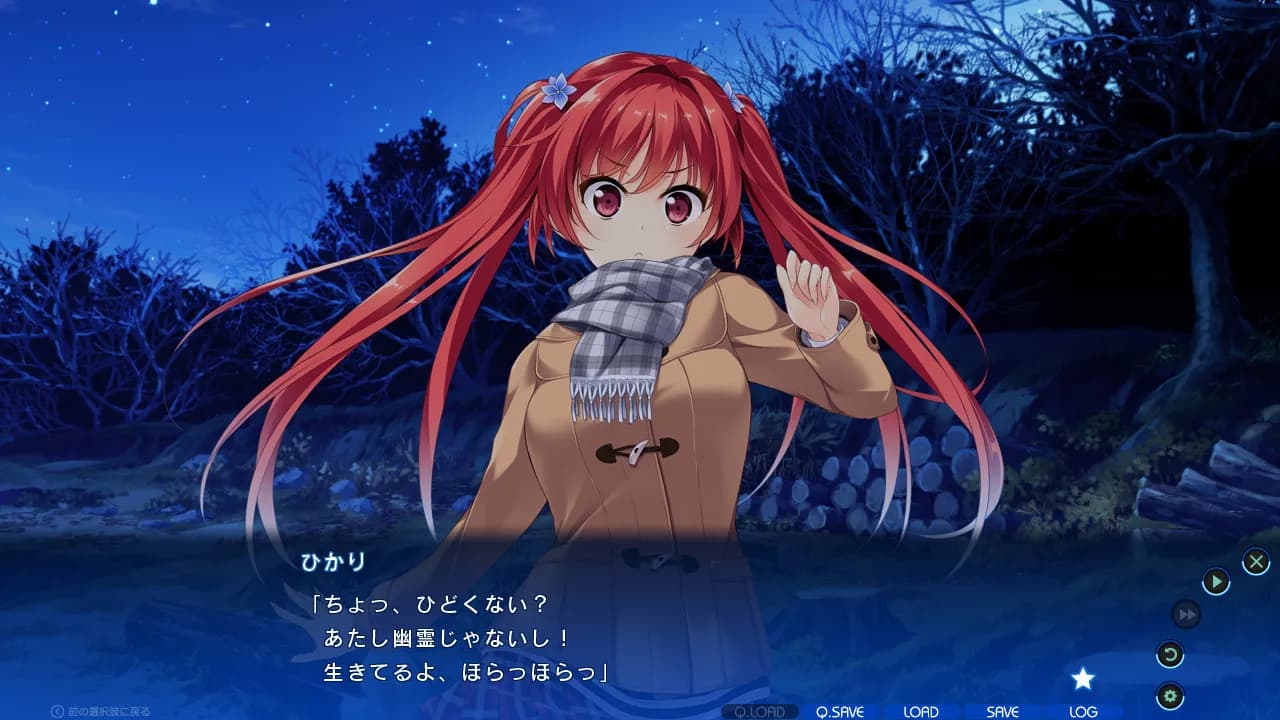Open the star bookmark menu
This screenshot has height=720, width=1280.
(1085, 679)
